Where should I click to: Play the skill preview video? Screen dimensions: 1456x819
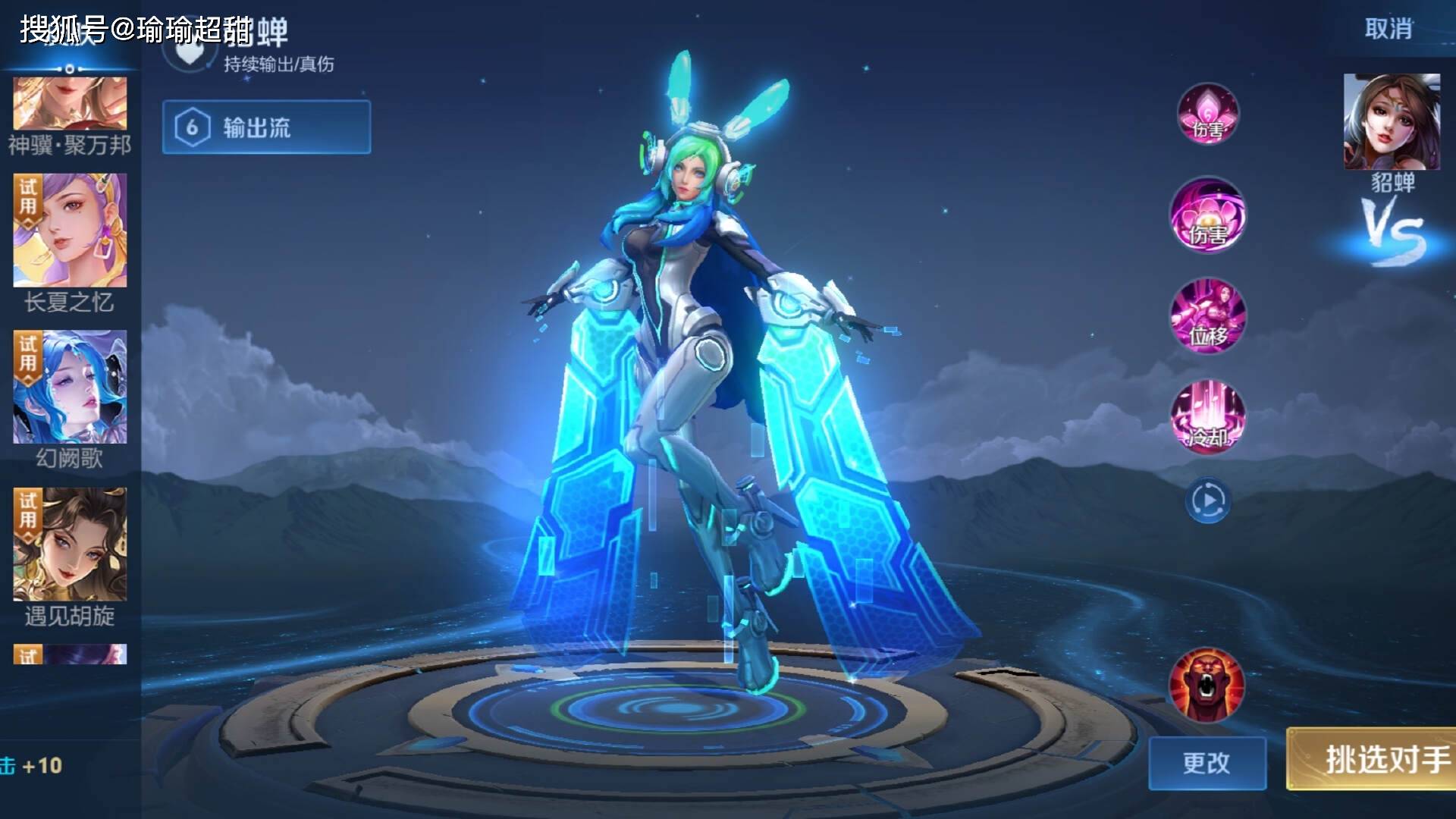[x=1207, y=500]
